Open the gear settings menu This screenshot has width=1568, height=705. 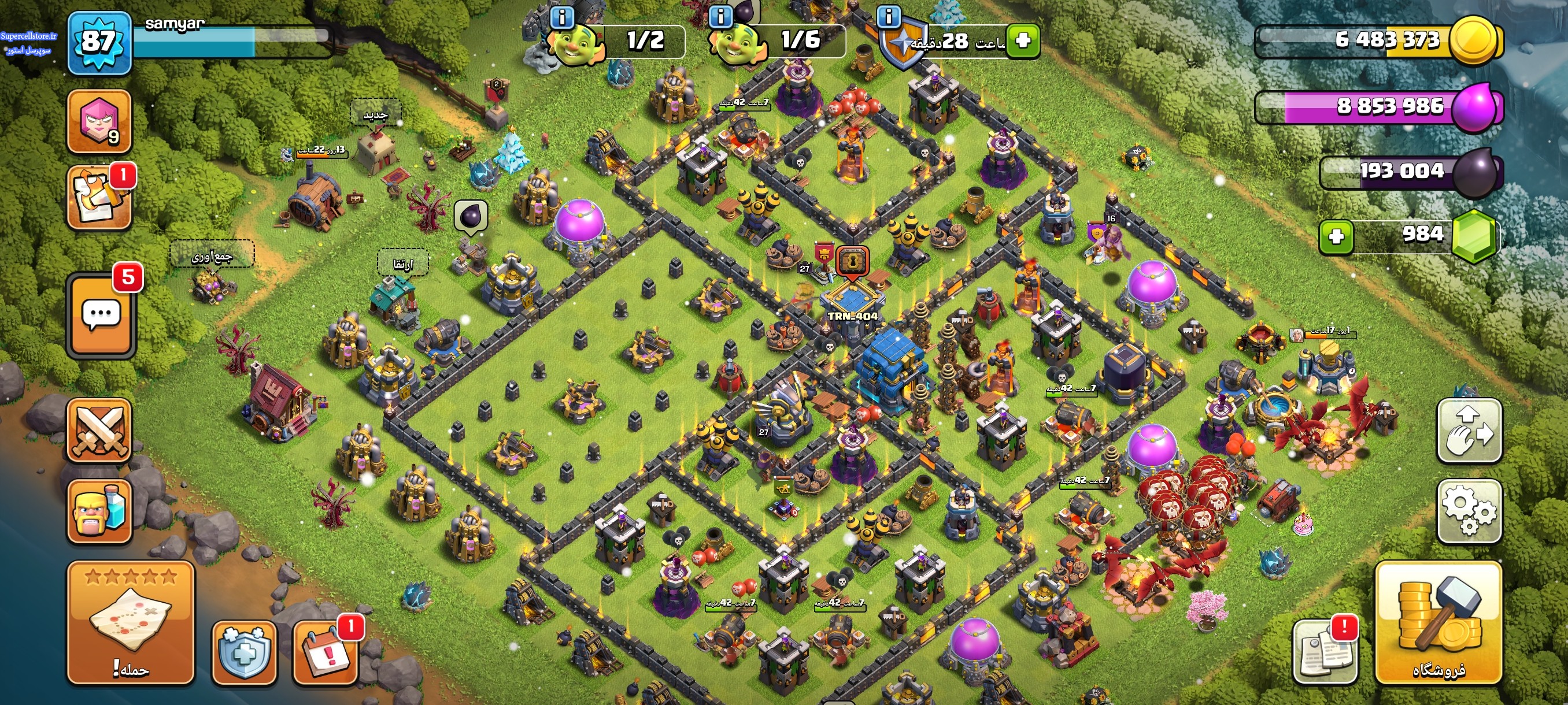pyautogui.click(x=1469, y=511)
